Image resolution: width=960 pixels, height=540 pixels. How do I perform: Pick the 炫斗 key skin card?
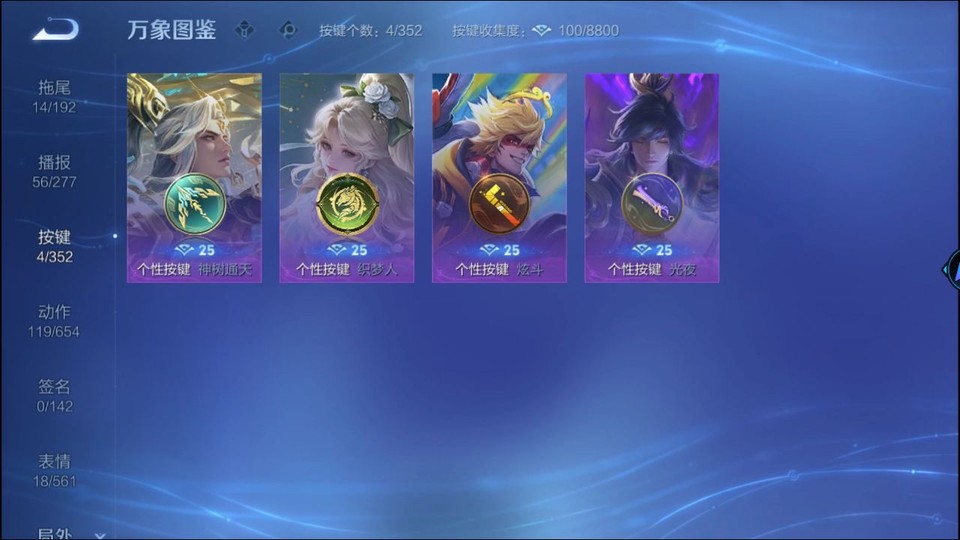point(499,177)
